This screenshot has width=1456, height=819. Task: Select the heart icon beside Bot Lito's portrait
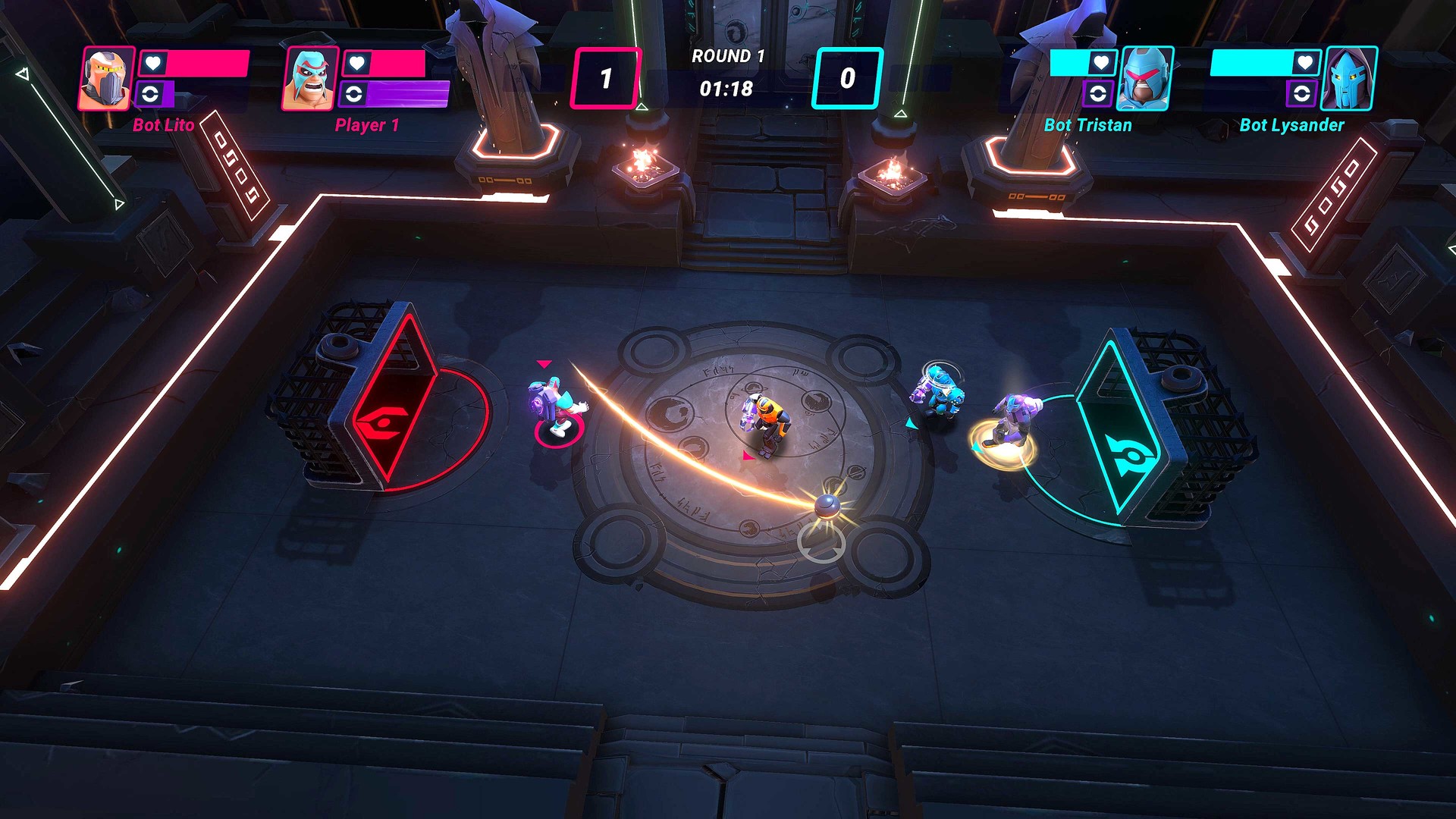pos(152,63)
